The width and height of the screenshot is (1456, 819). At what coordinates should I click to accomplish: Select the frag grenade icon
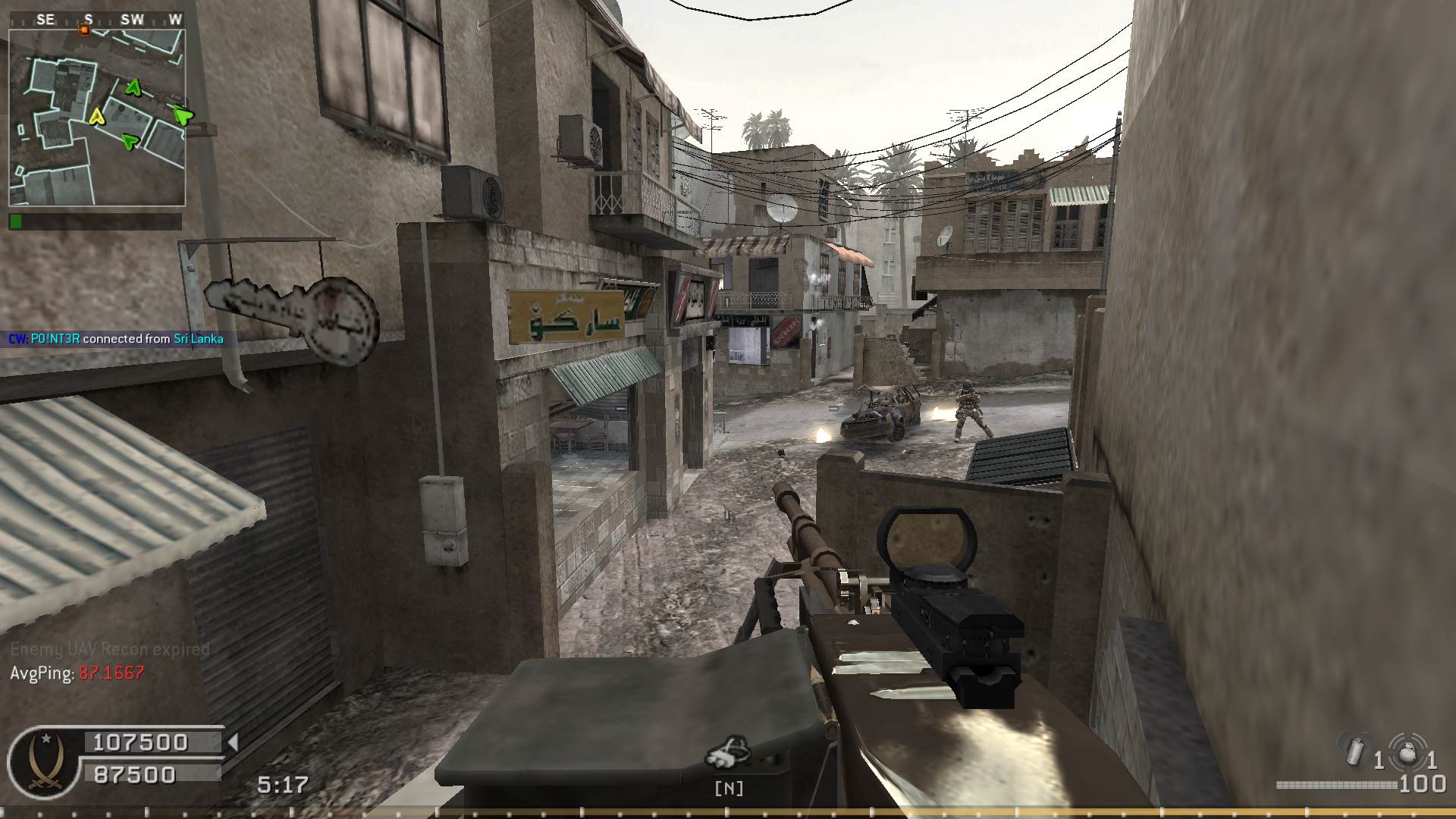pos(1407,751)
